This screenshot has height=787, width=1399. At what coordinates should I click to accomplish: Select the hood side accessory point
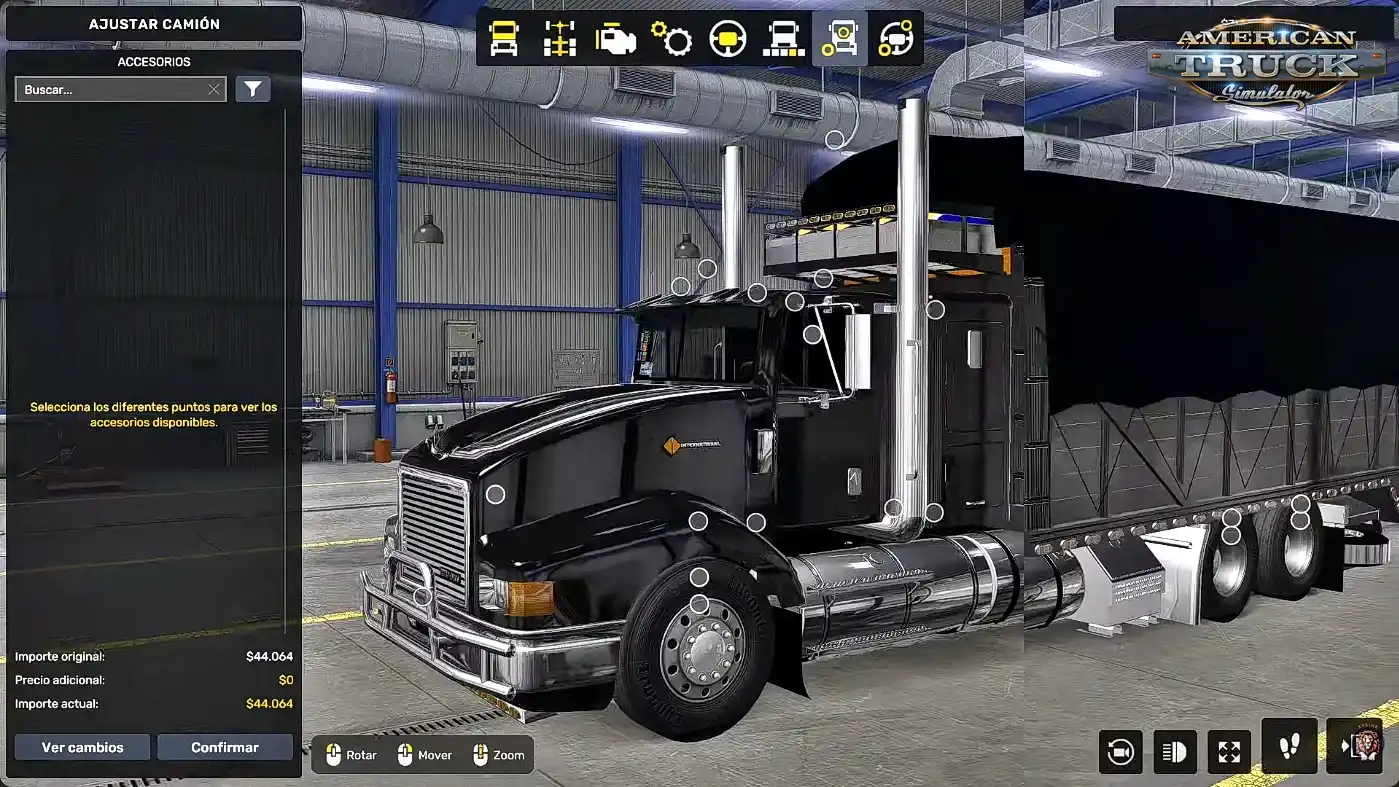tap(495, 494)
